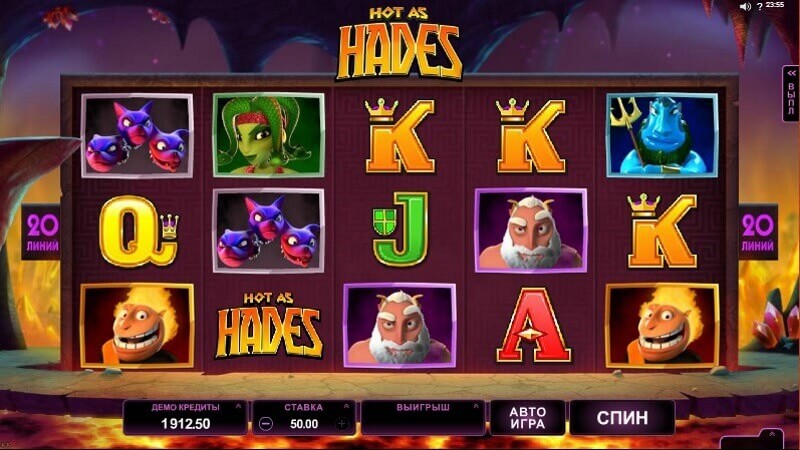
Task: Expand the ВЫИГРЫШ win panel
Action: pos(422,416)
